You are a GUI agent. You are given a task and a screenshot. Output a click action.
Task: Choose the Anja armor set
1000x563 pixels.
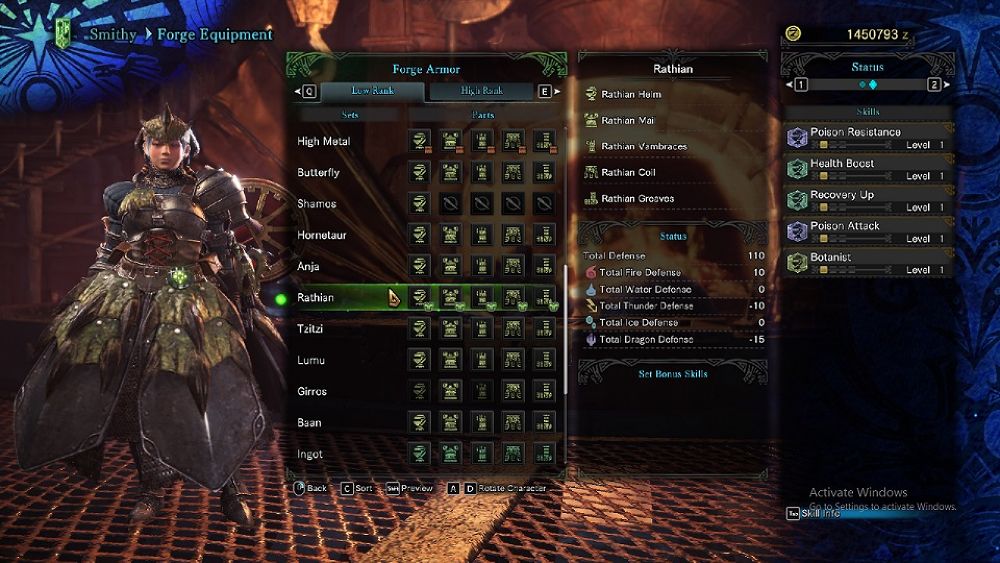(309, 267)
